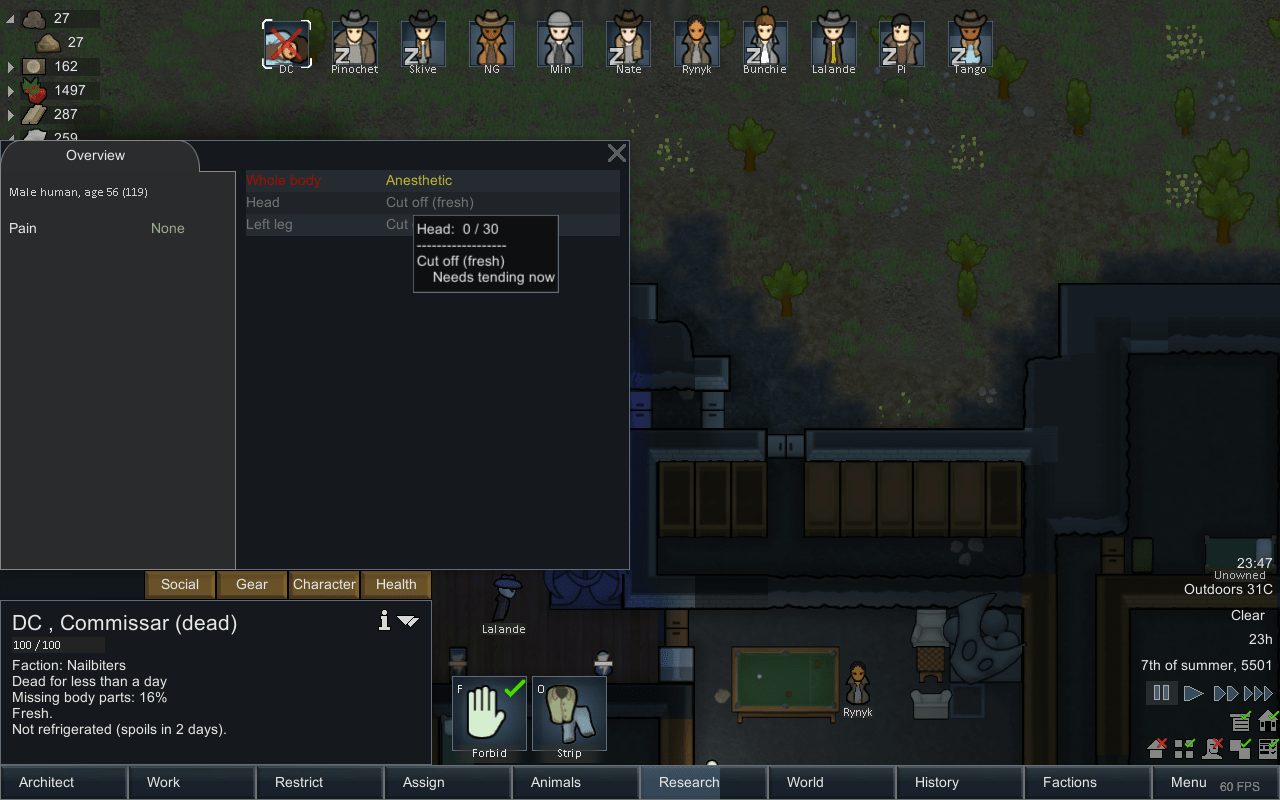Click DC's 100/100 health bar
The image size is (1280, 800).
click(57, 644)
